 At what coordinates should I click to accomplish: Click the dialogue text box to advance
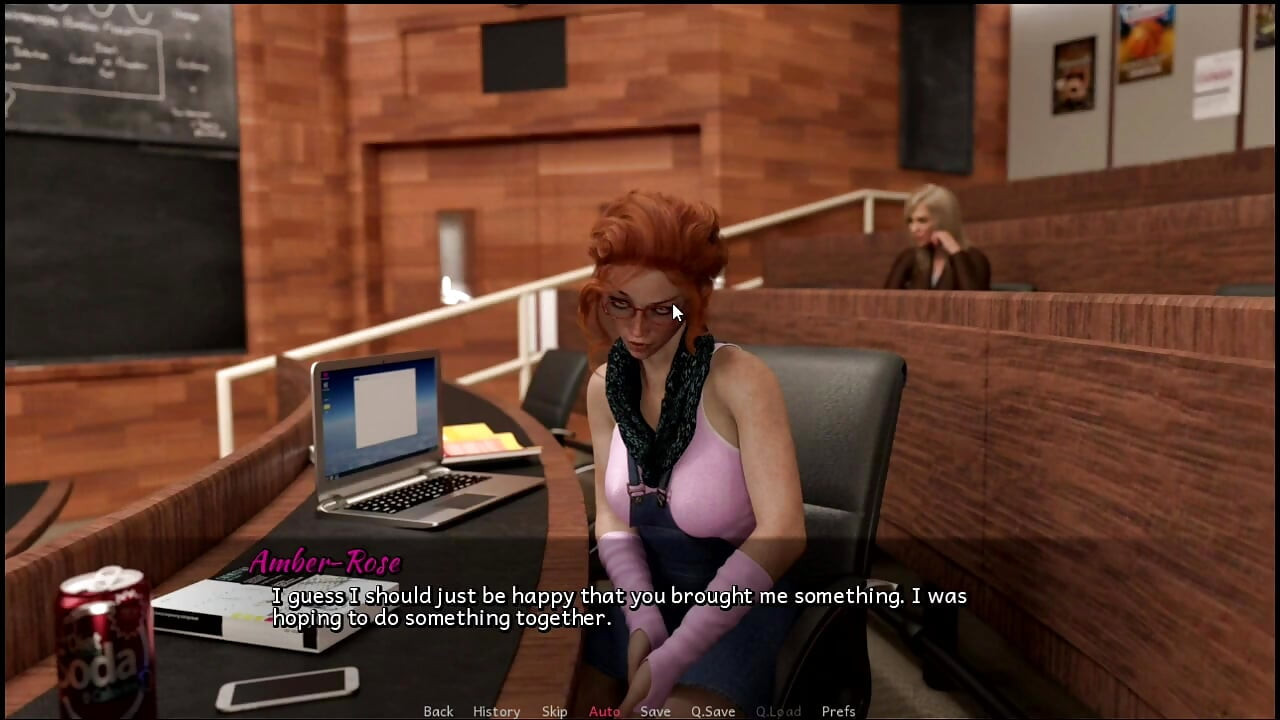click(x=620, y=606)
